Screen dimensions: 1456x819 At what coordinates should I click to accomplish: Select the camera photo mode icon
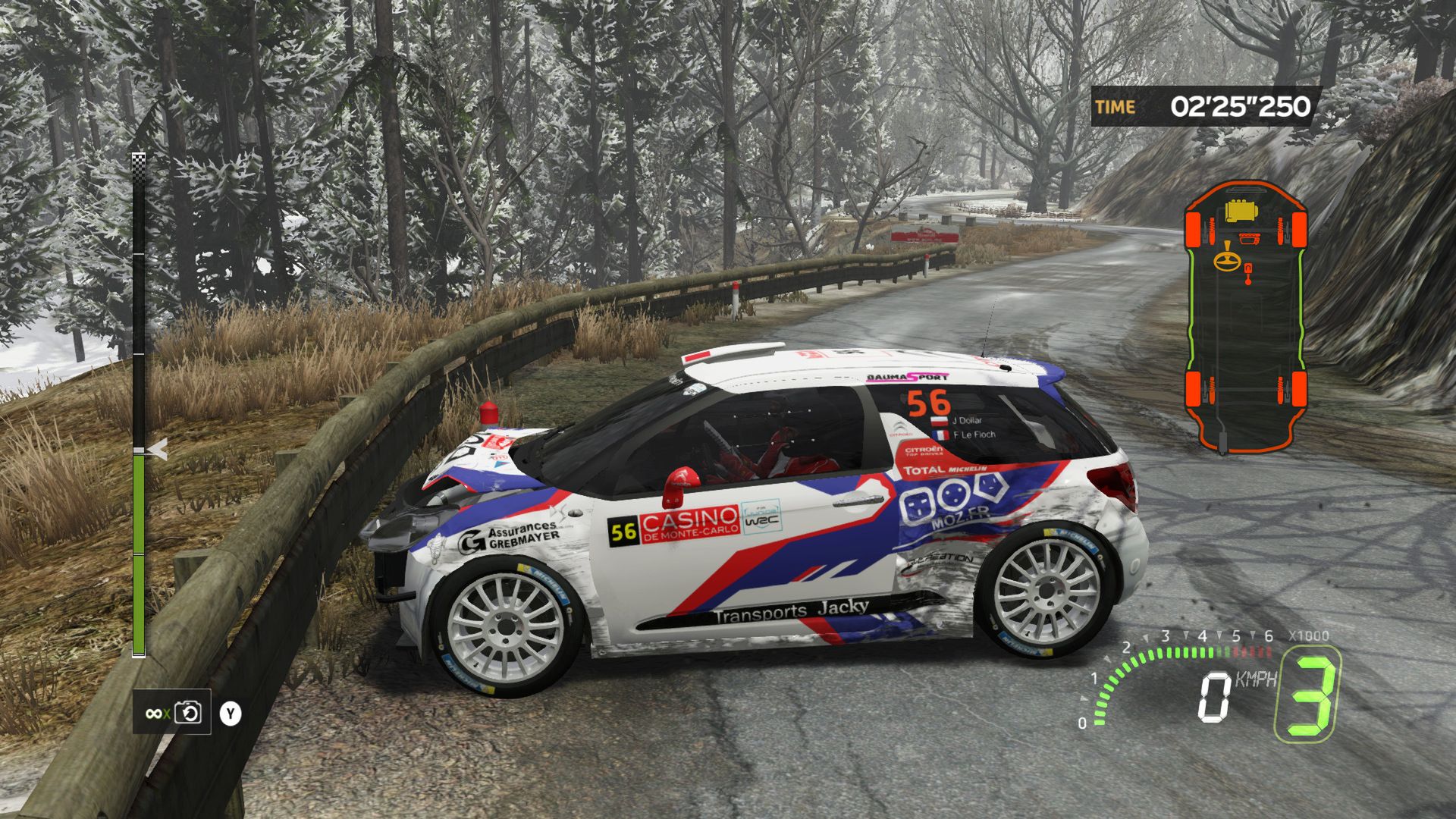[187, 713]
